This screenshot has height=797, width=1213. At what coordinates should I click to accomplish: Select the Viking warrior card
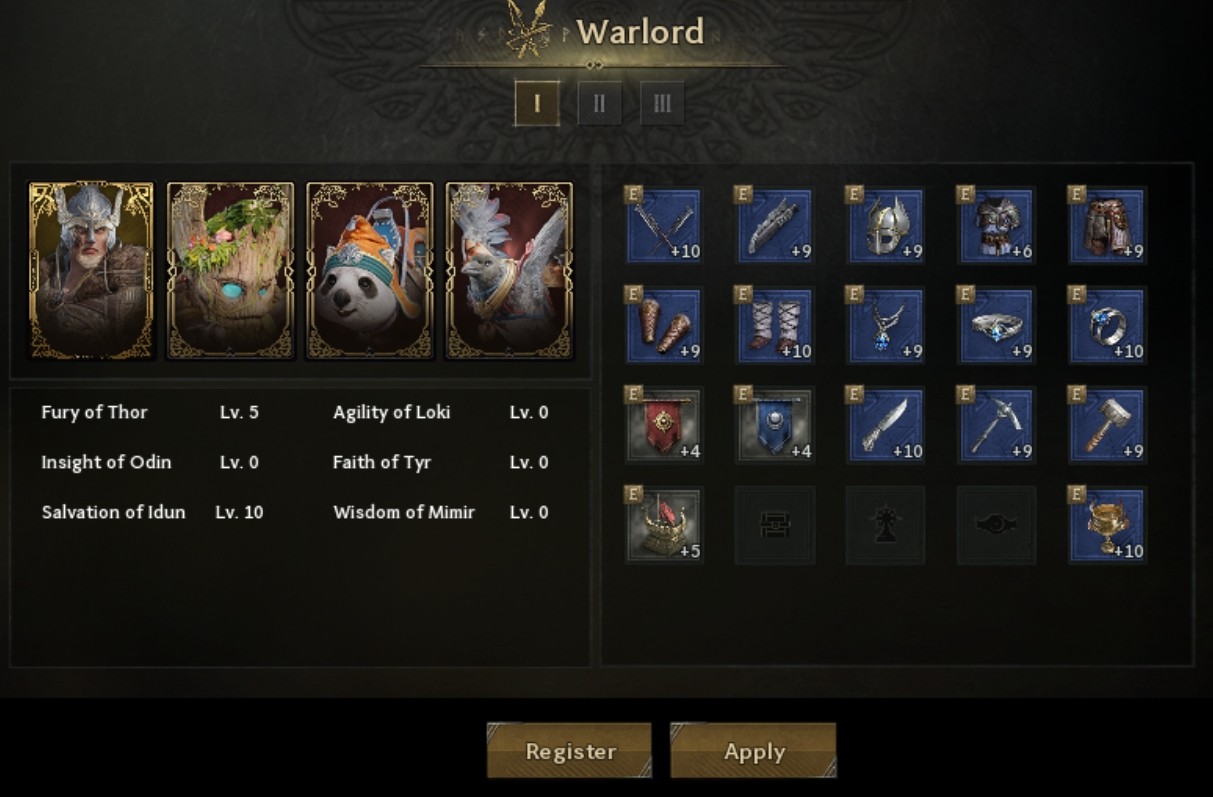tap(91, 270)
